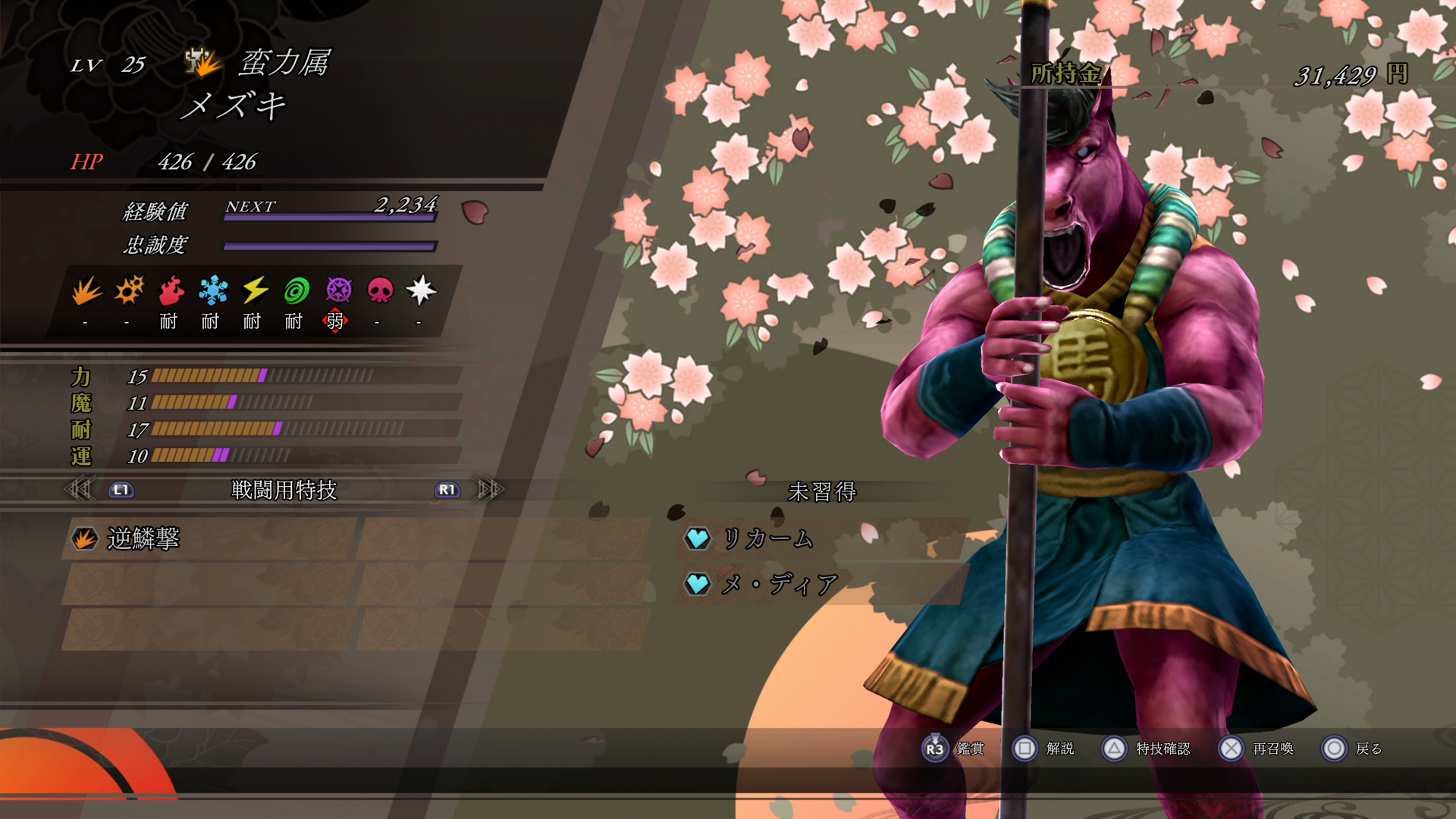Viewport: 1456px width, 819px height.
Task: Select 鑑賞 to view the demon
Action: [953, 748]
